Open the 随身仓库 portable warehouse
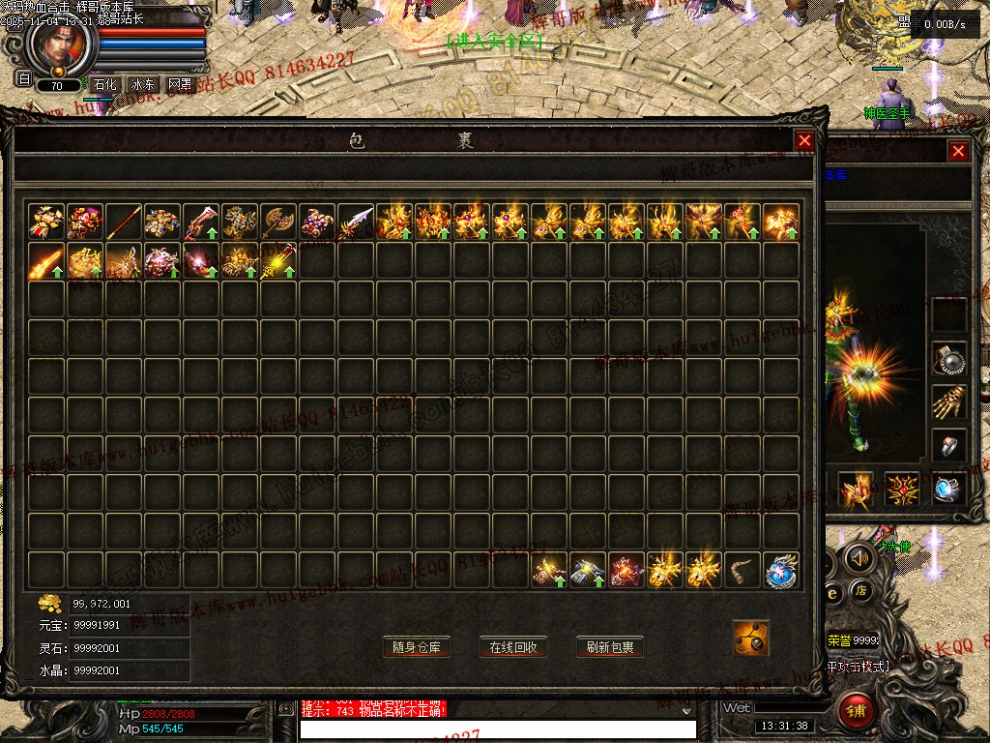This screenshot has height=743, width=990. 416,647
